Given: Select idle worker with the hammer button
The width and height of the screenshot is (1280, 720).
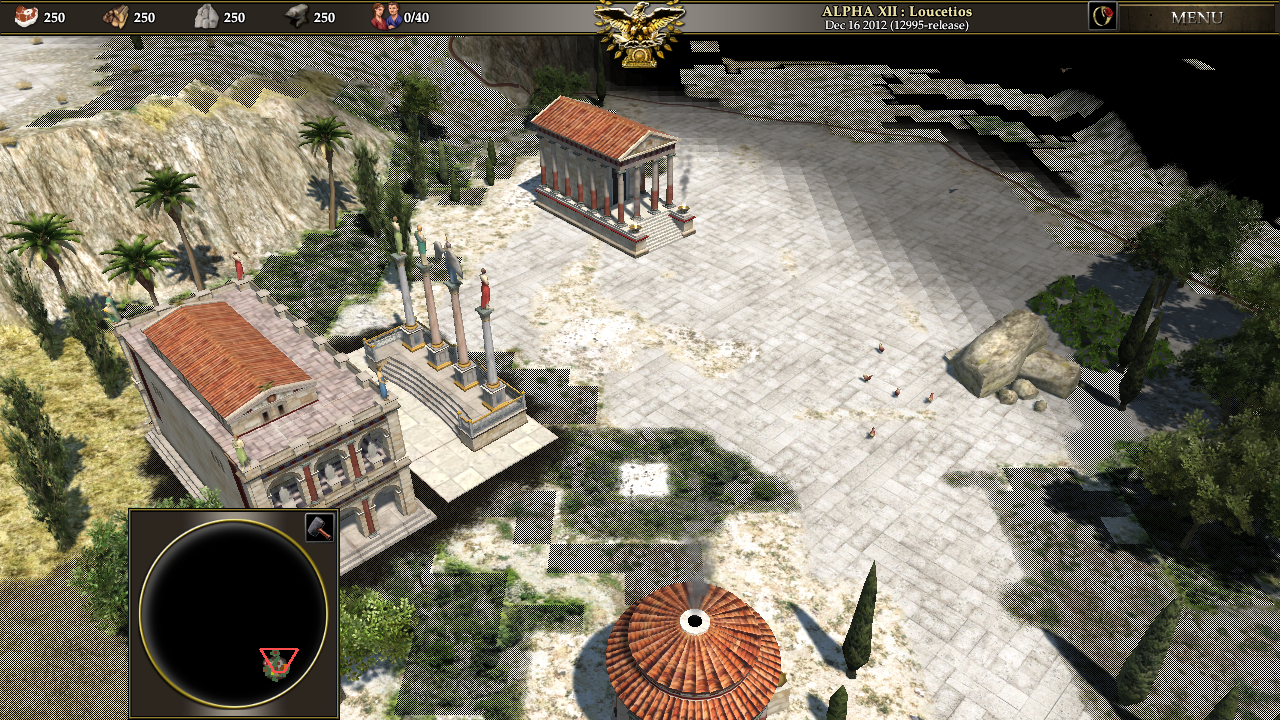Looking at the screenshot, I should point(319,527).
